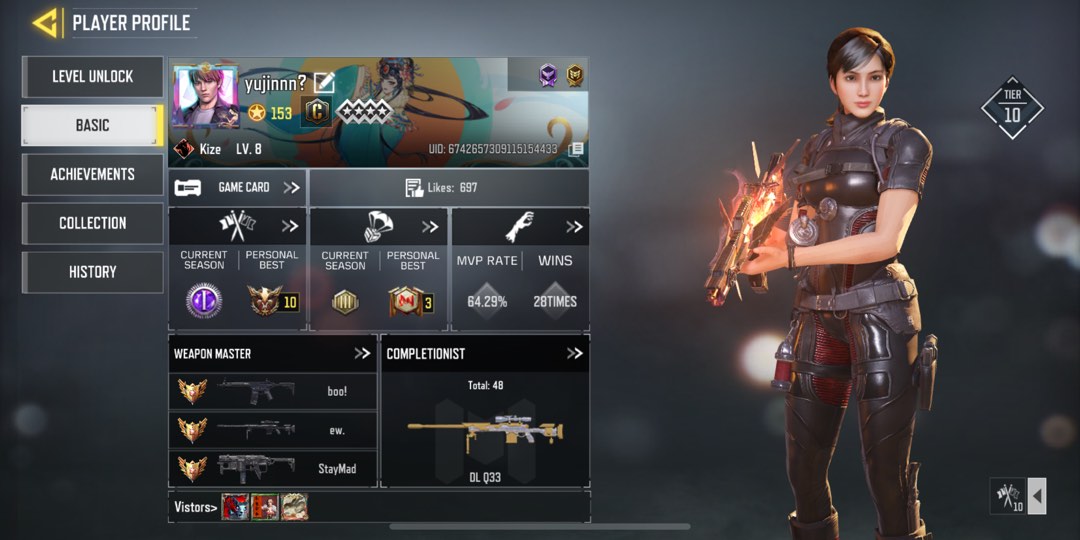Open the first visitor's avatar
The image size is (1080, 540).
click(235, 507)
